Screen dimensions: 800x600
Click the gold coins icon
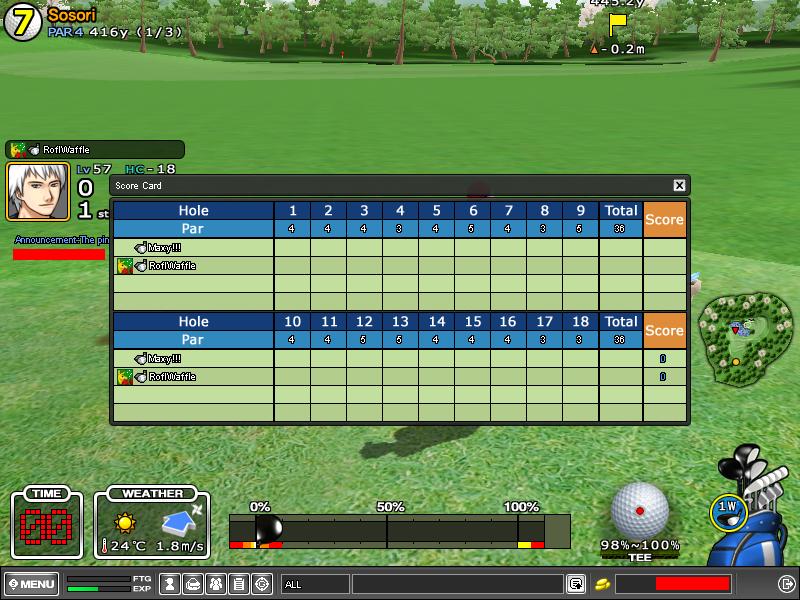603,584
